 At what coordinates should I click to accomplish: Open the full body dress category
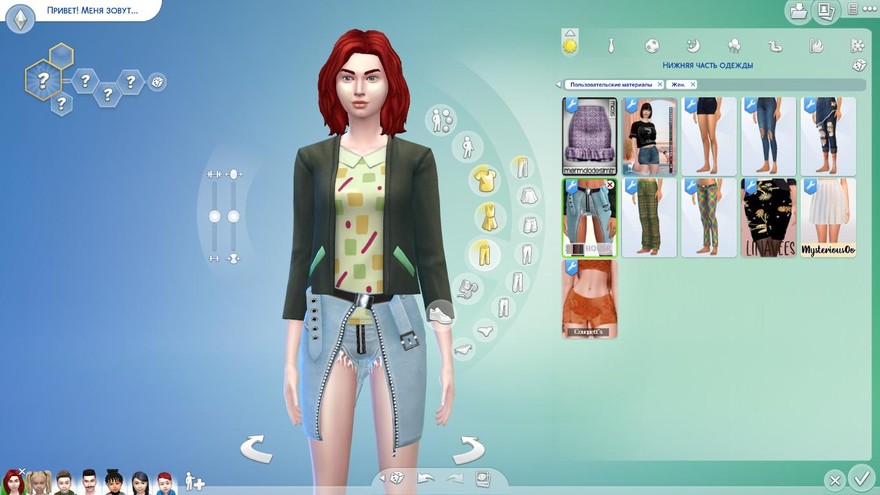(489, 216)
